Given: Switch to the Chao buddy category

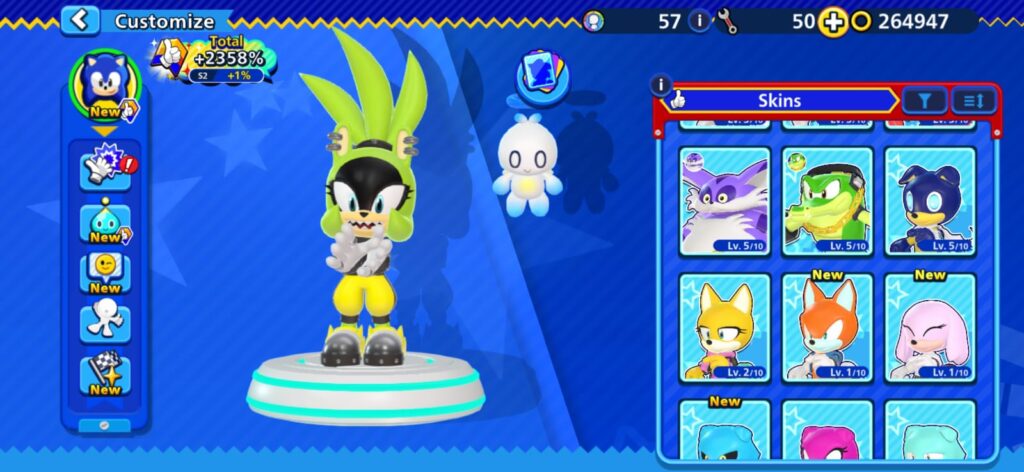Looking at the screenshot, I should click(x=105, y=221).
